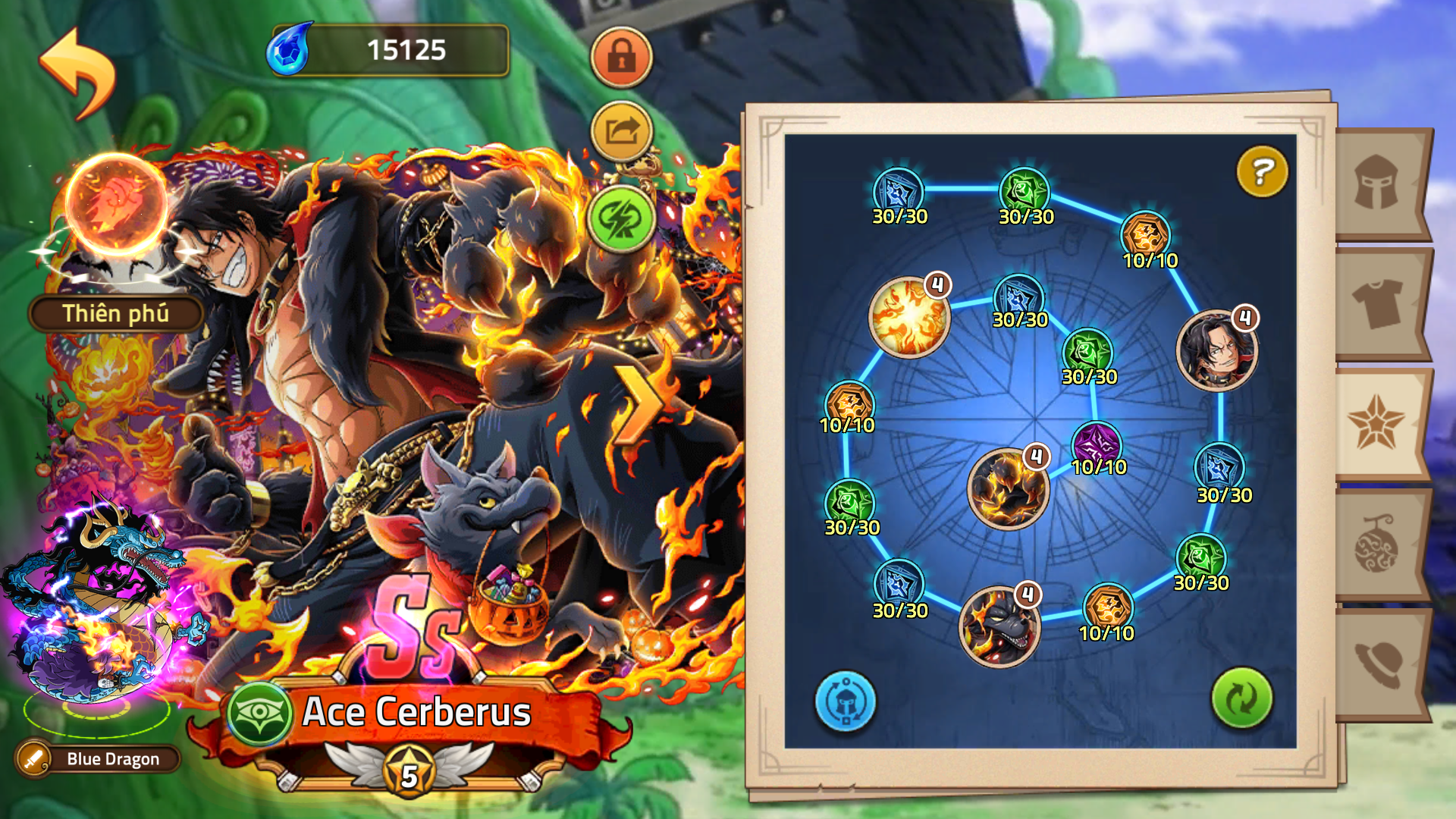
Task: Open the straw hat tab
Action: pyautogui.click(x=1377, y=663)
